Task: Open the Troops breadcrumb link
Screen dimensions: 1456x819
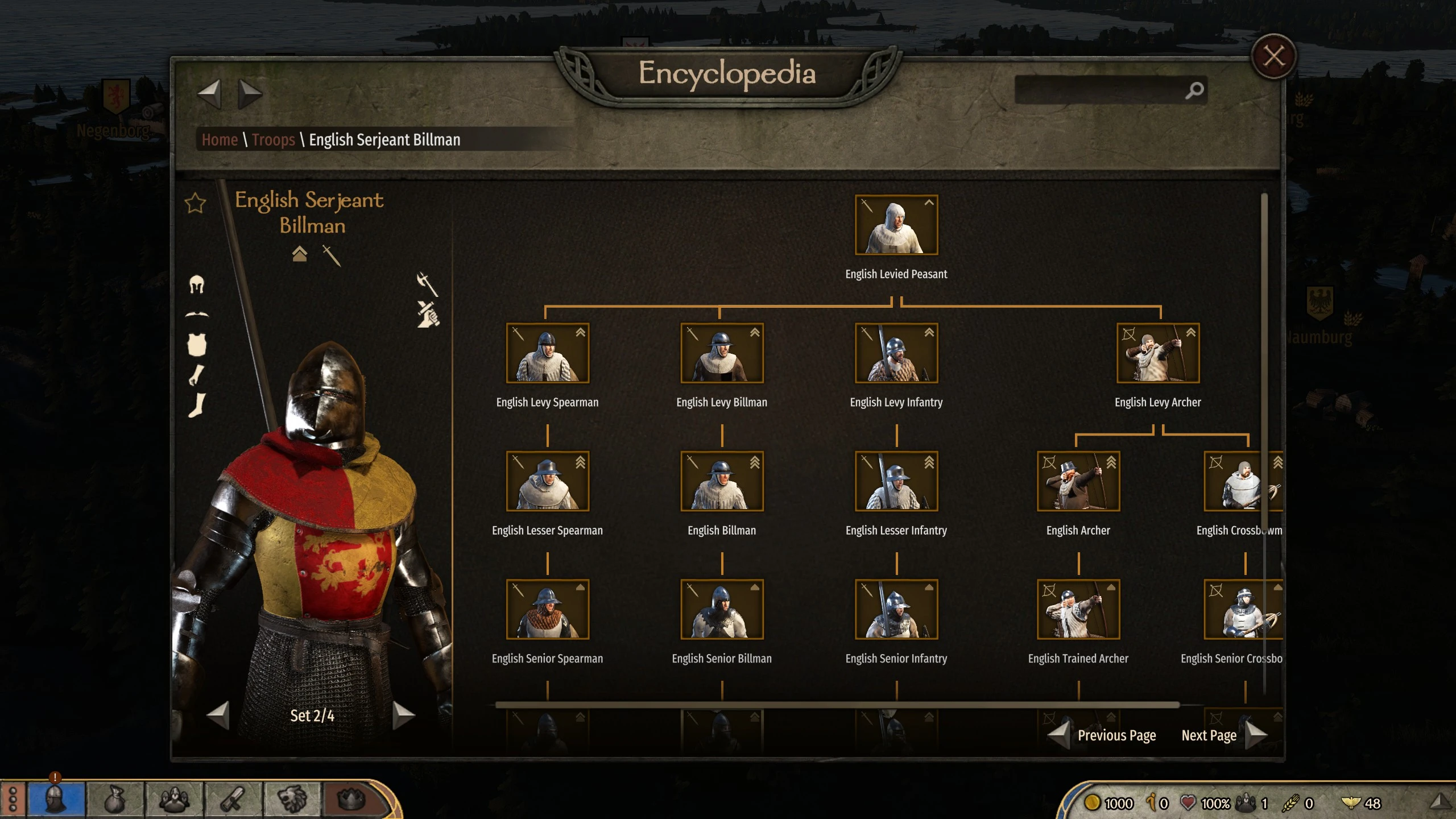Action: [273, 139]
